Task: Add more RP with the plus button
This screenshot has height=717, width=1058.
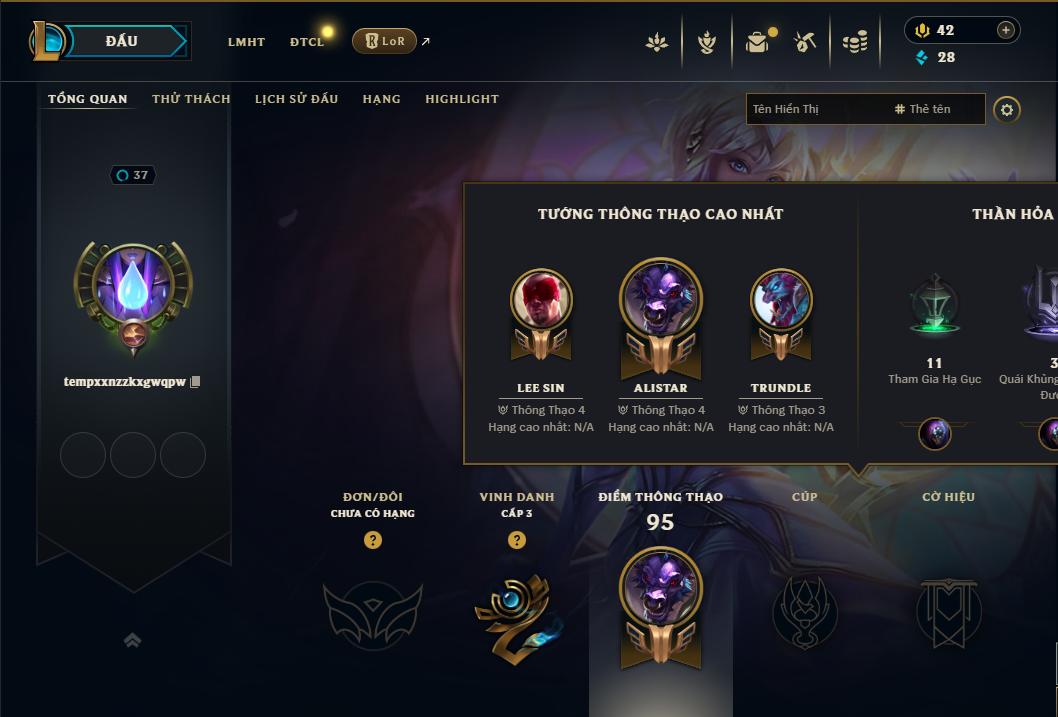Action: point(1006,30)
